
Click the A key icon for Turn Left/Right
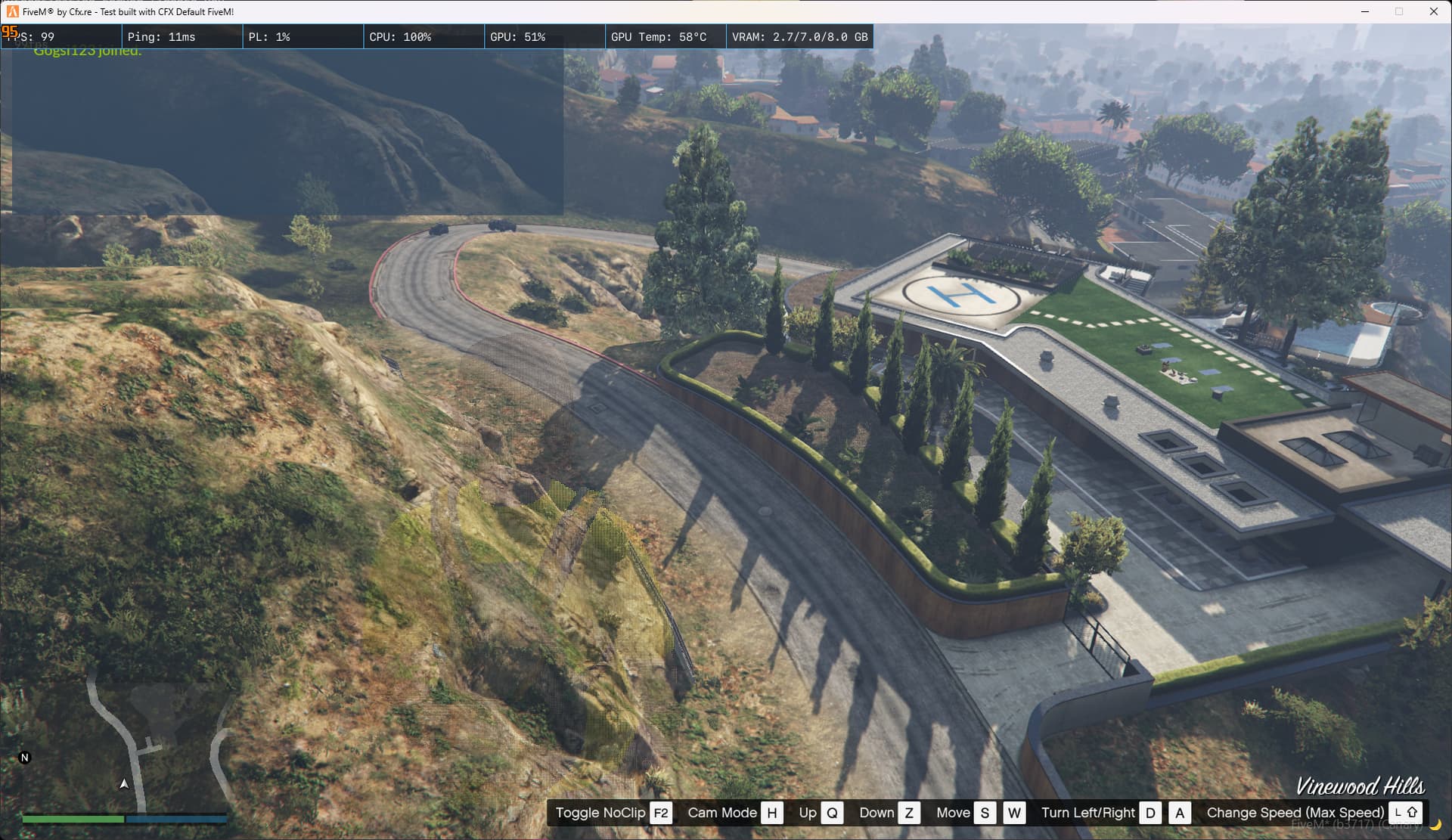[x=1180, y=813]
